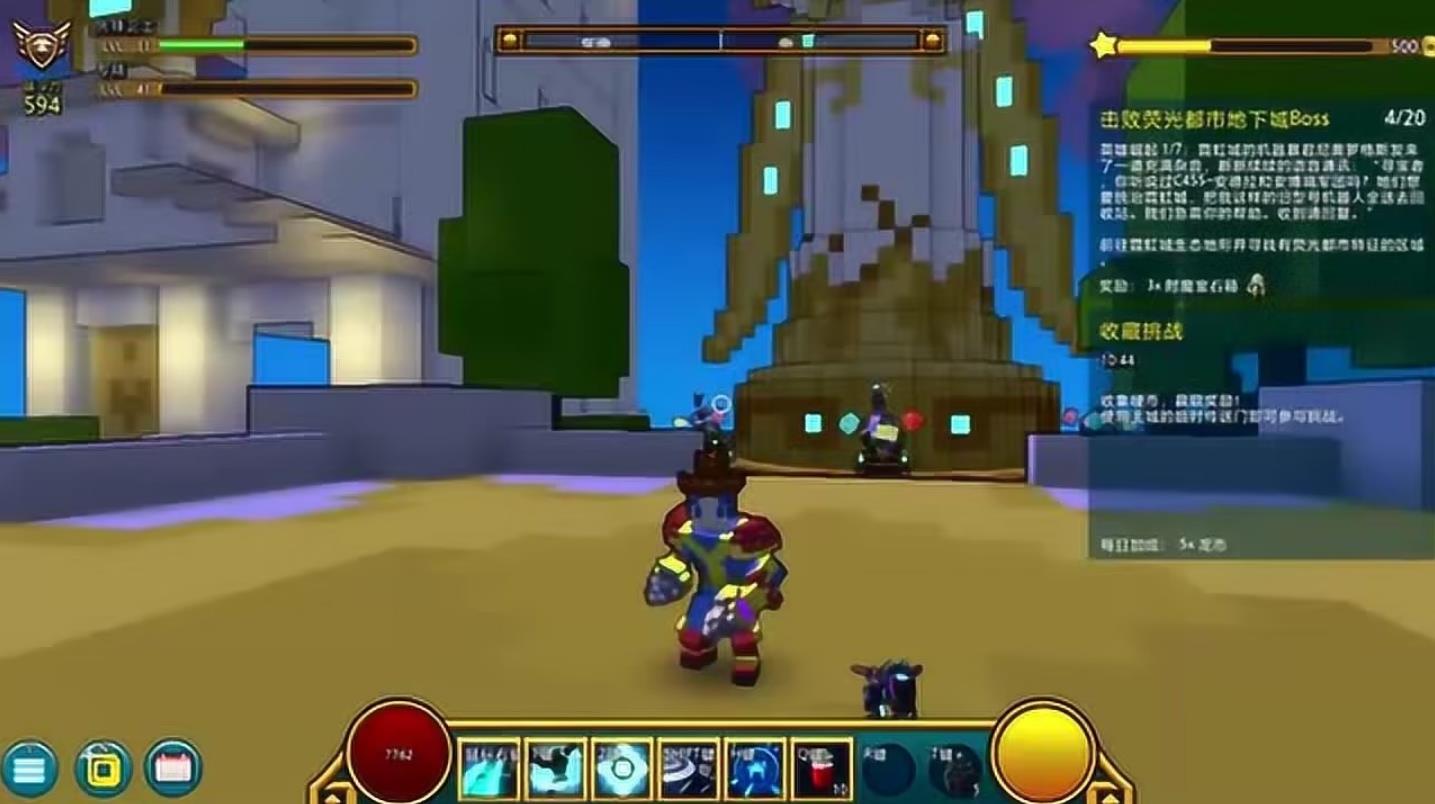The width and height of the screenshot is (1435, 804).
Task: Use the second hotbar ability
Action: [x=556, y=770]
